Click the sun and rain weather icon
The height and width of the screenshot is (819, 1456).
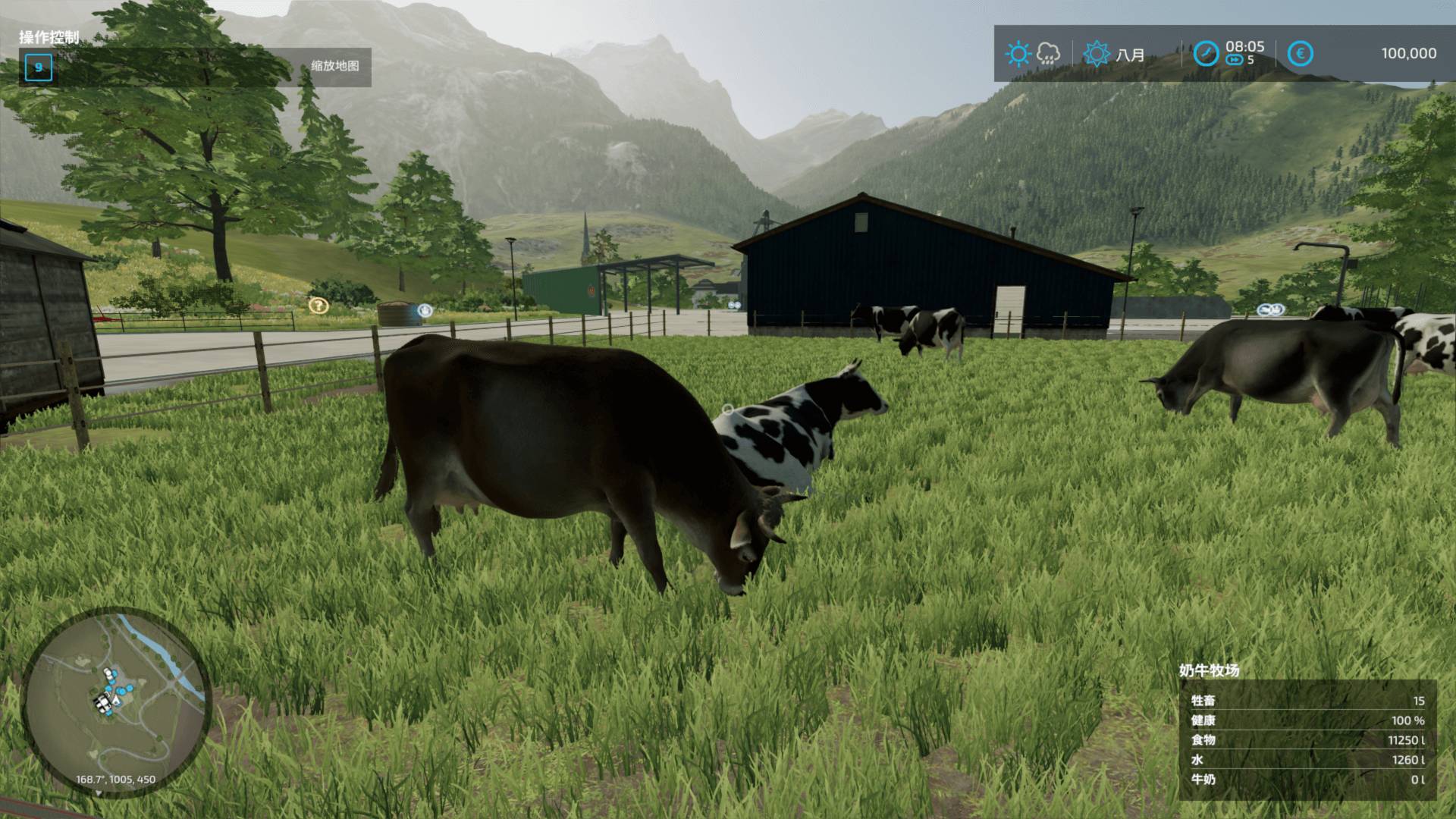(x=1032, y=54)
